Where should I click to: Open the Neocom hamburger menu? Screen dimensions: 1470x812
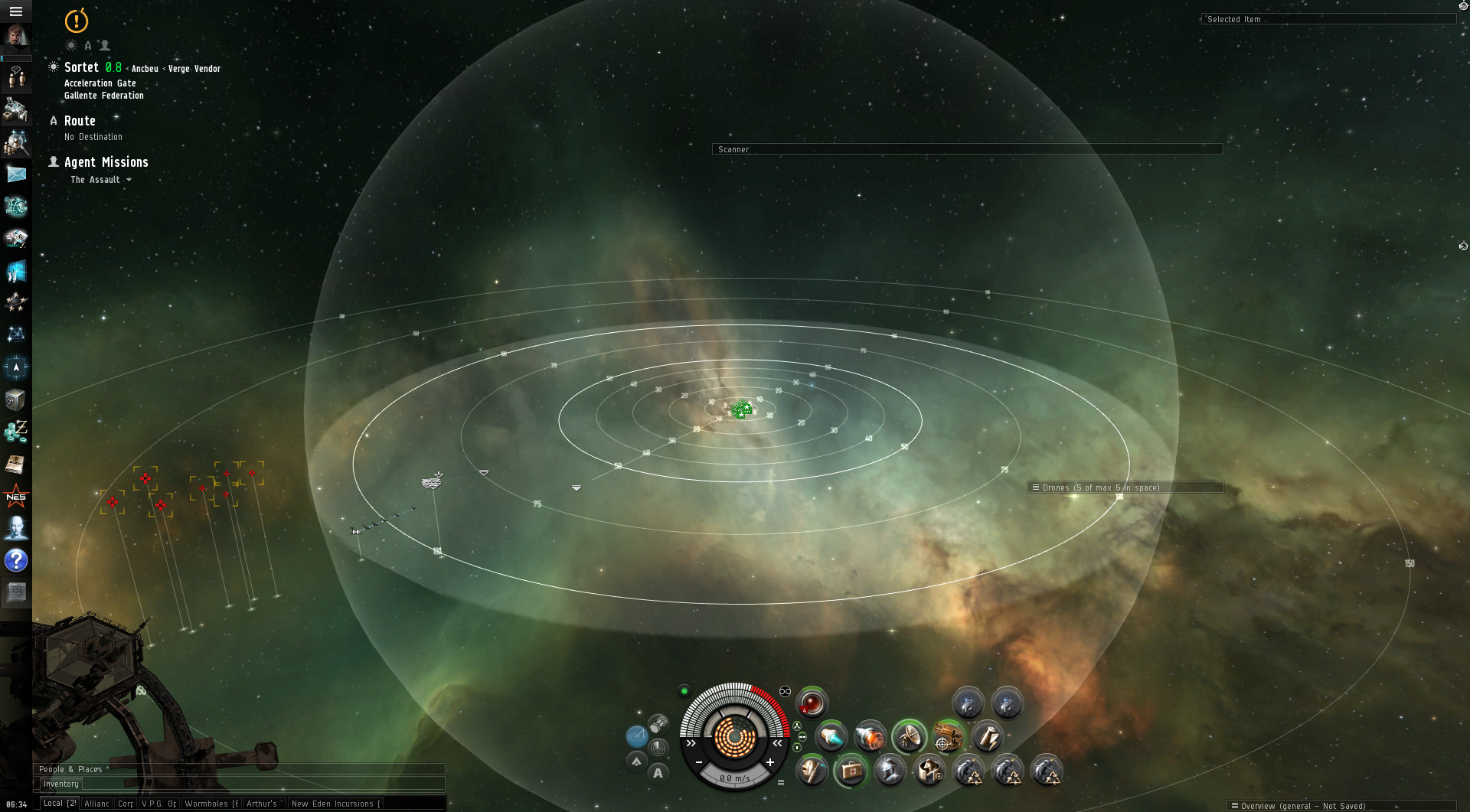coord(15,11)
